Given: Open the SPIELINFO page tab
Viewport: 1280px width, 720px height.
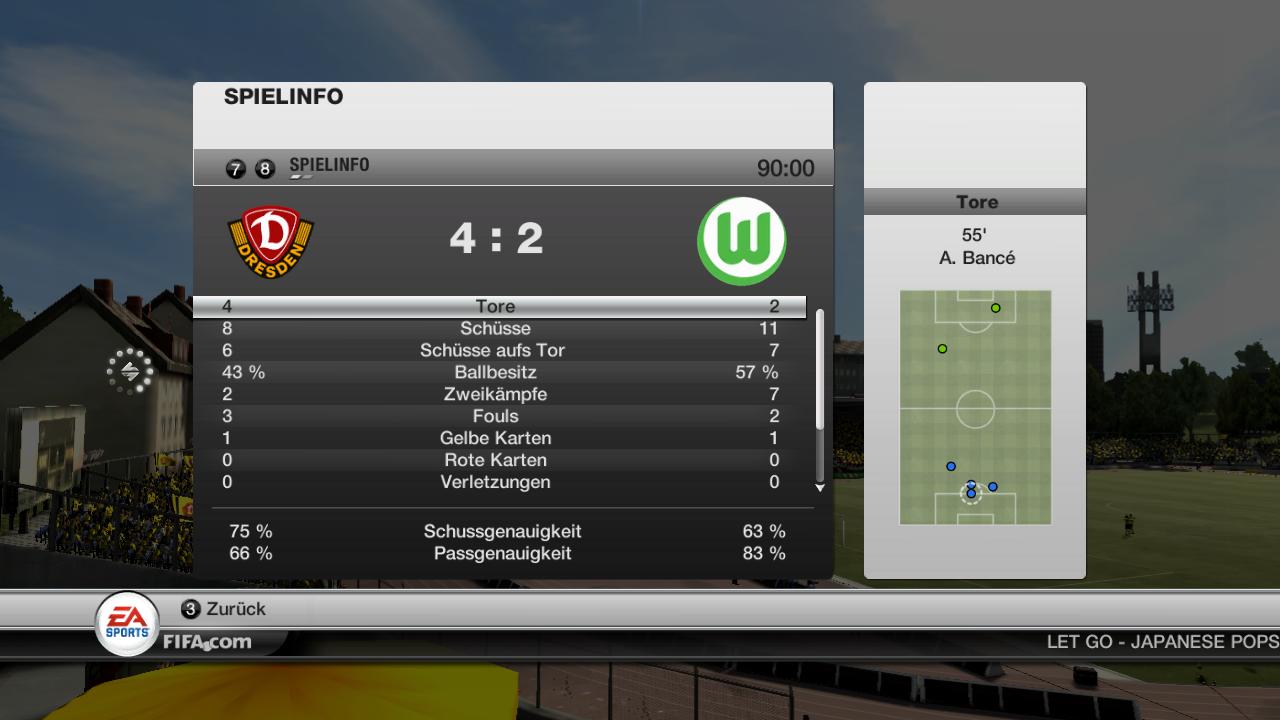Looking at the screenshot, I should click(x=329, y=165).
